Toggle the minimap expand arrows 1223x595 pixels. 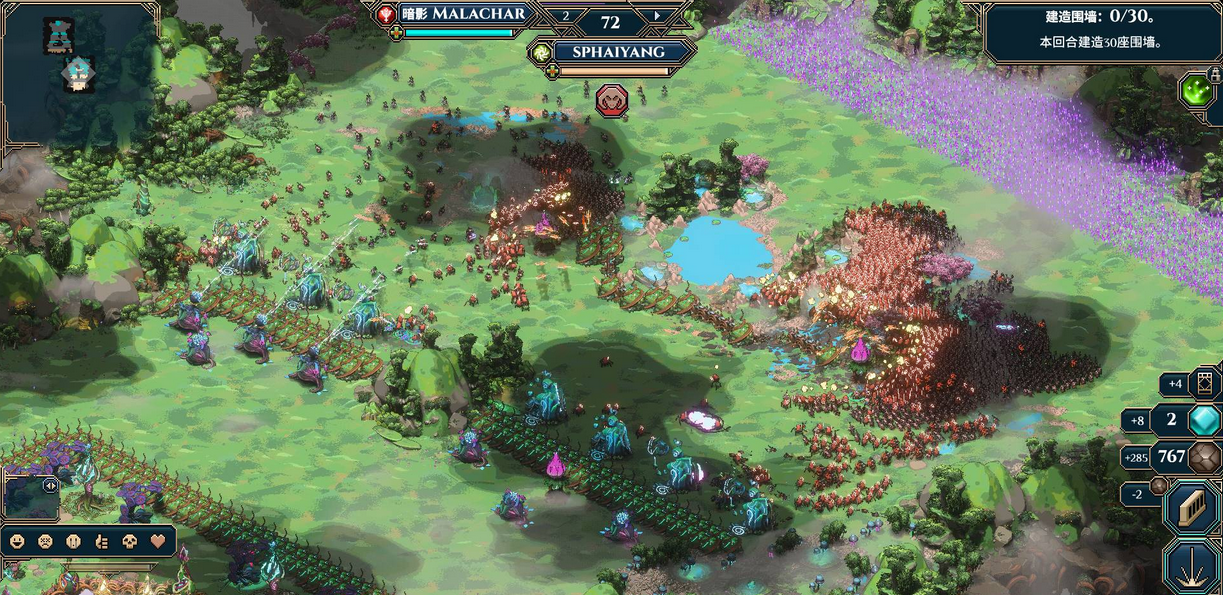tap(50, 485)
